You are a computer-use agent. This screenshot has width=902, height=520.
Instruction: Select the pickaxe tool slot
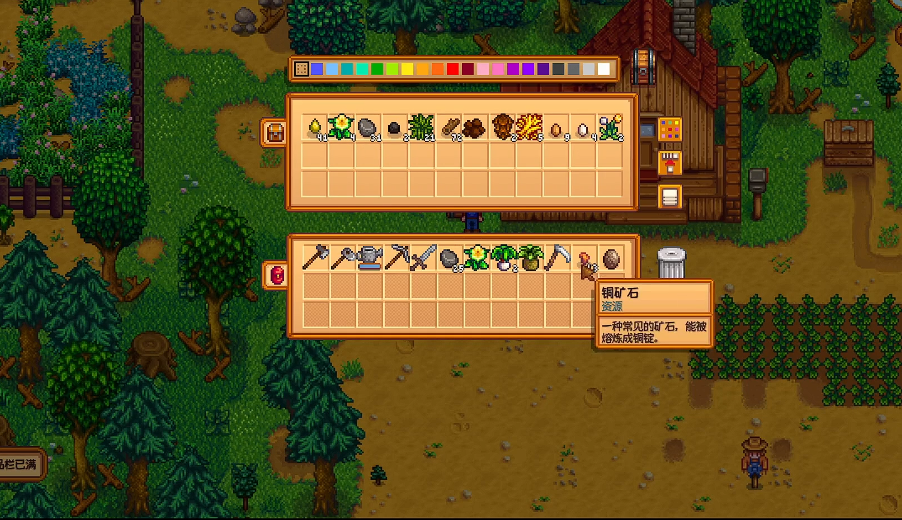pyautogui.click(x=396, y=258)
